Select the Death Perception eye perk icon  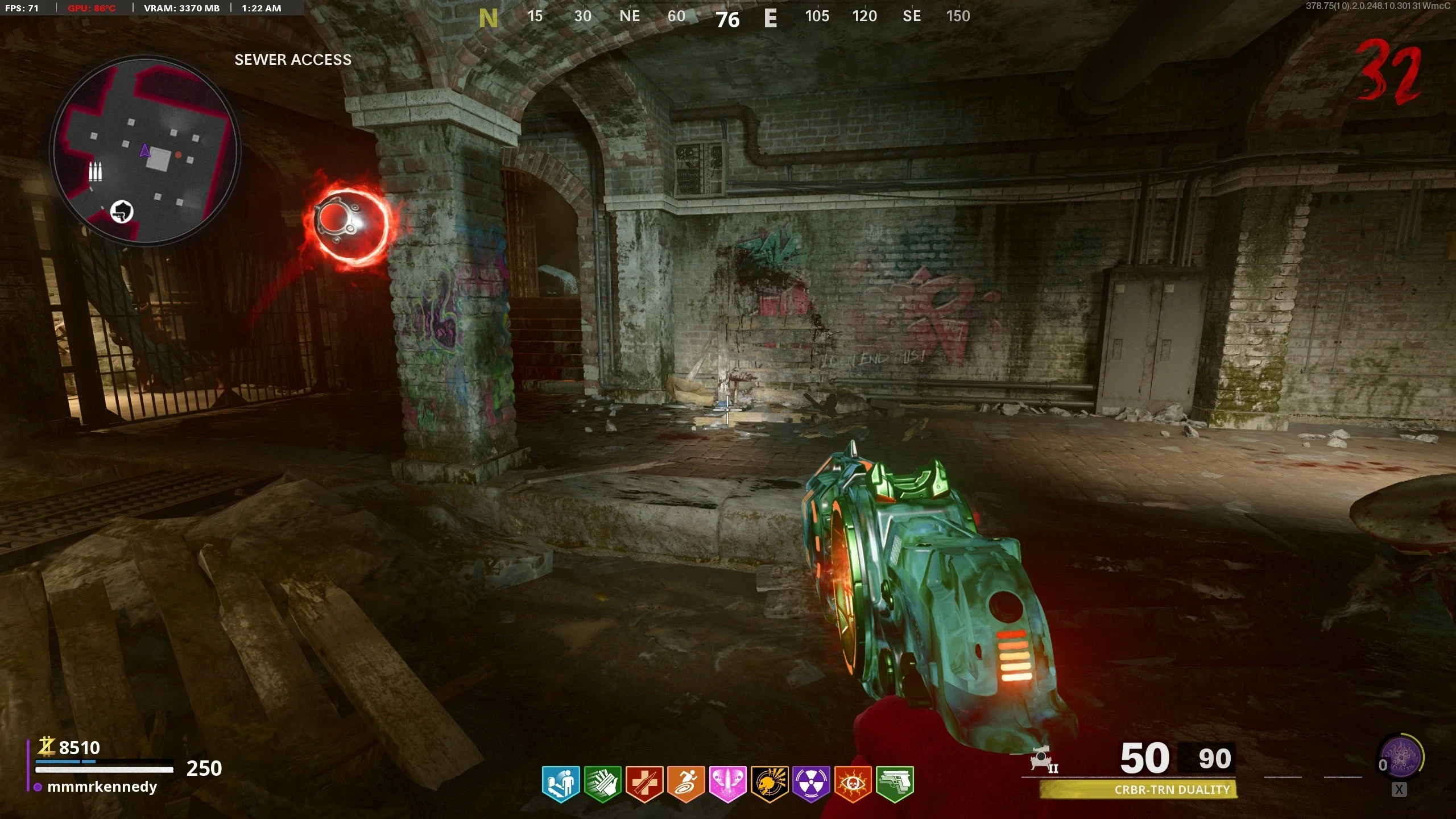pyautogui.click(x=853, y=784)
